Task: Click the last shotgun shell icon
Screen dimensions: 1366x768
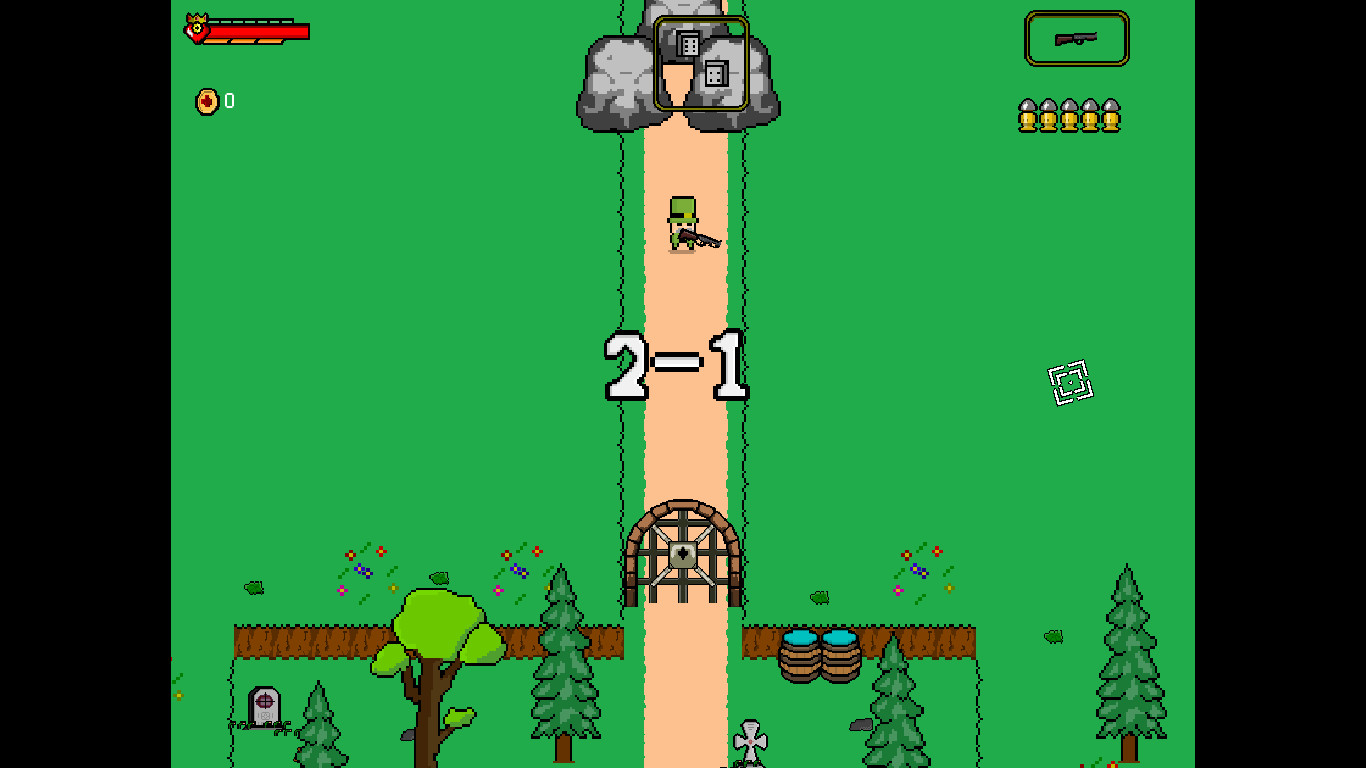Action: coord(1110,115)
